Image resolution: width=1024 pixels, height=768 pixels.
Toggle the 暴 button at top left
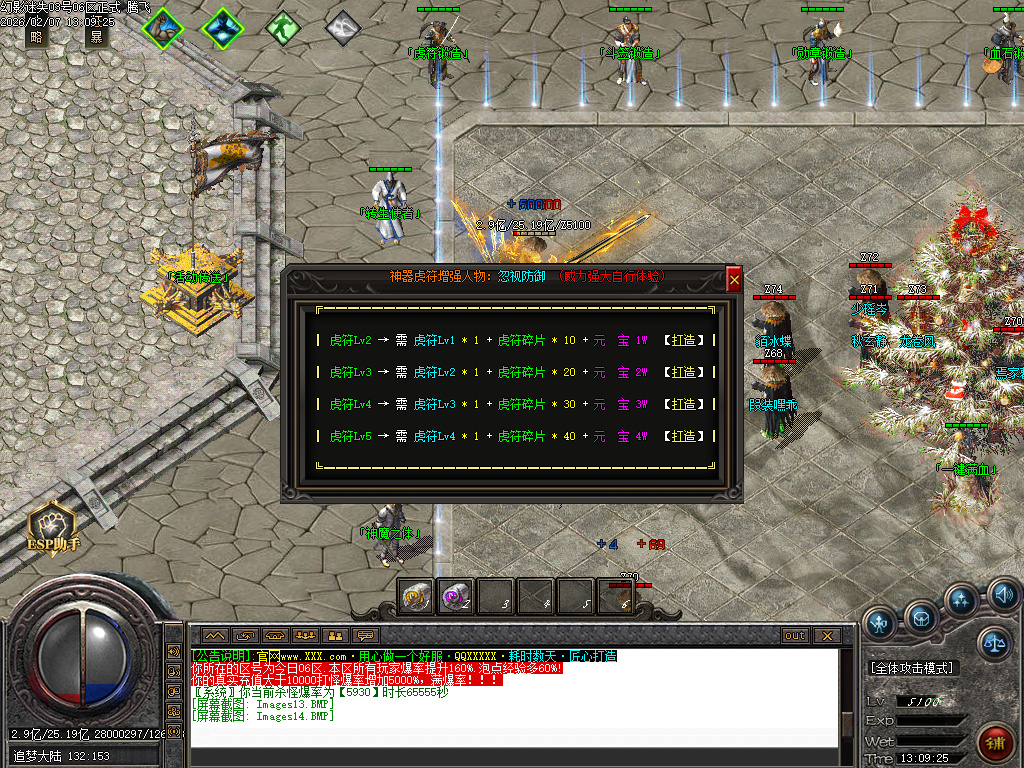97,38
